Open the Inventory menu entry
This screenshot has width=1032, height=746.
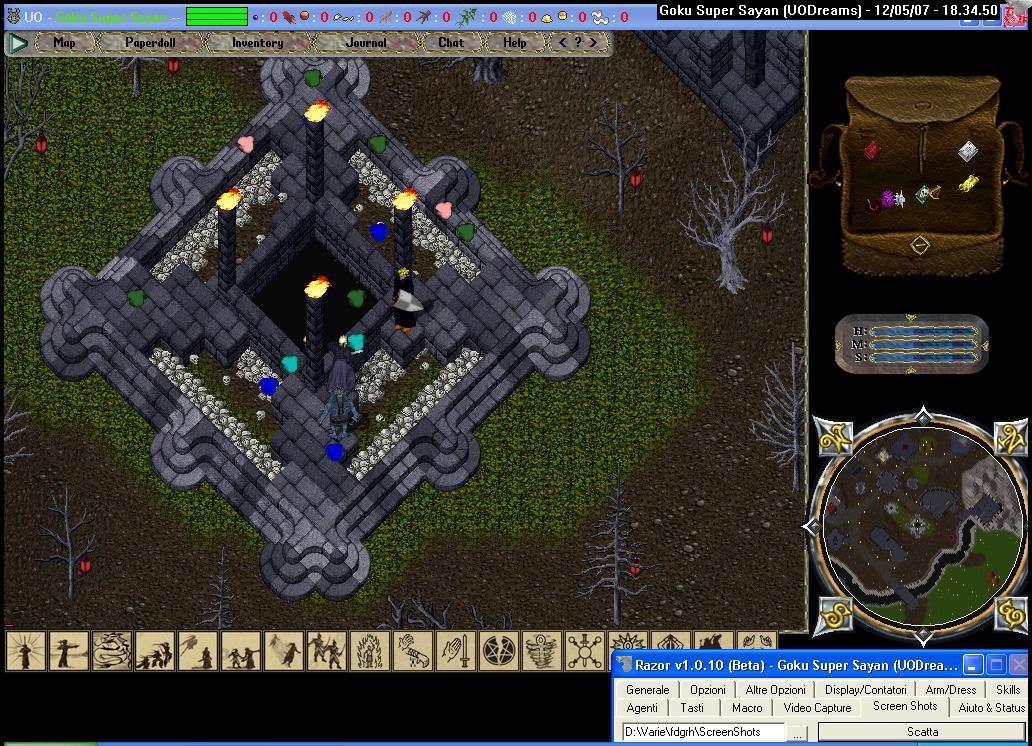click(257, 43)
